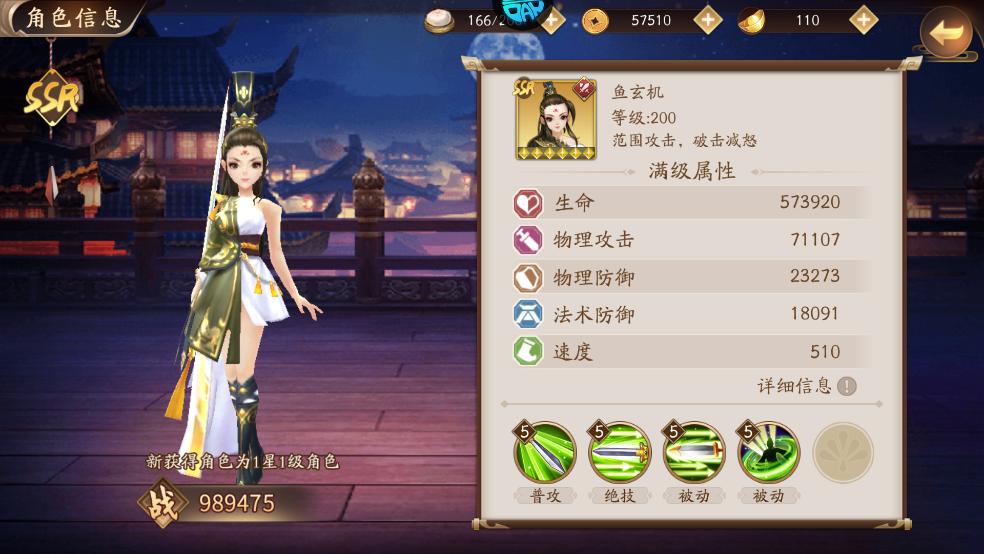Add more gold ingots with plus button

[863, 20]
